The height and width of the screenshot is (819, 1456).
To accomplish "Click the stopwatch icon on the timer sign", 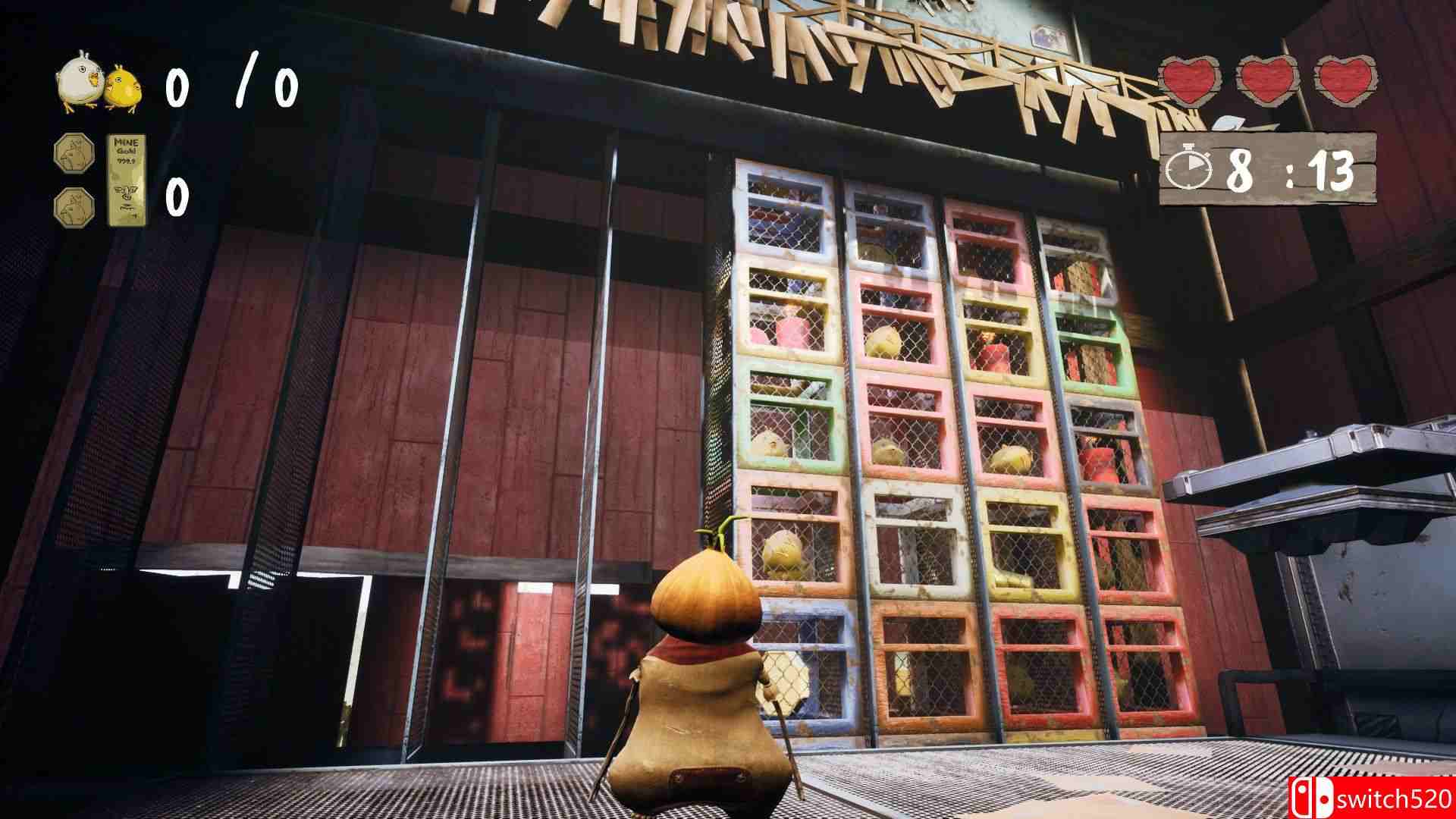I will click(x=1188, y=168).
